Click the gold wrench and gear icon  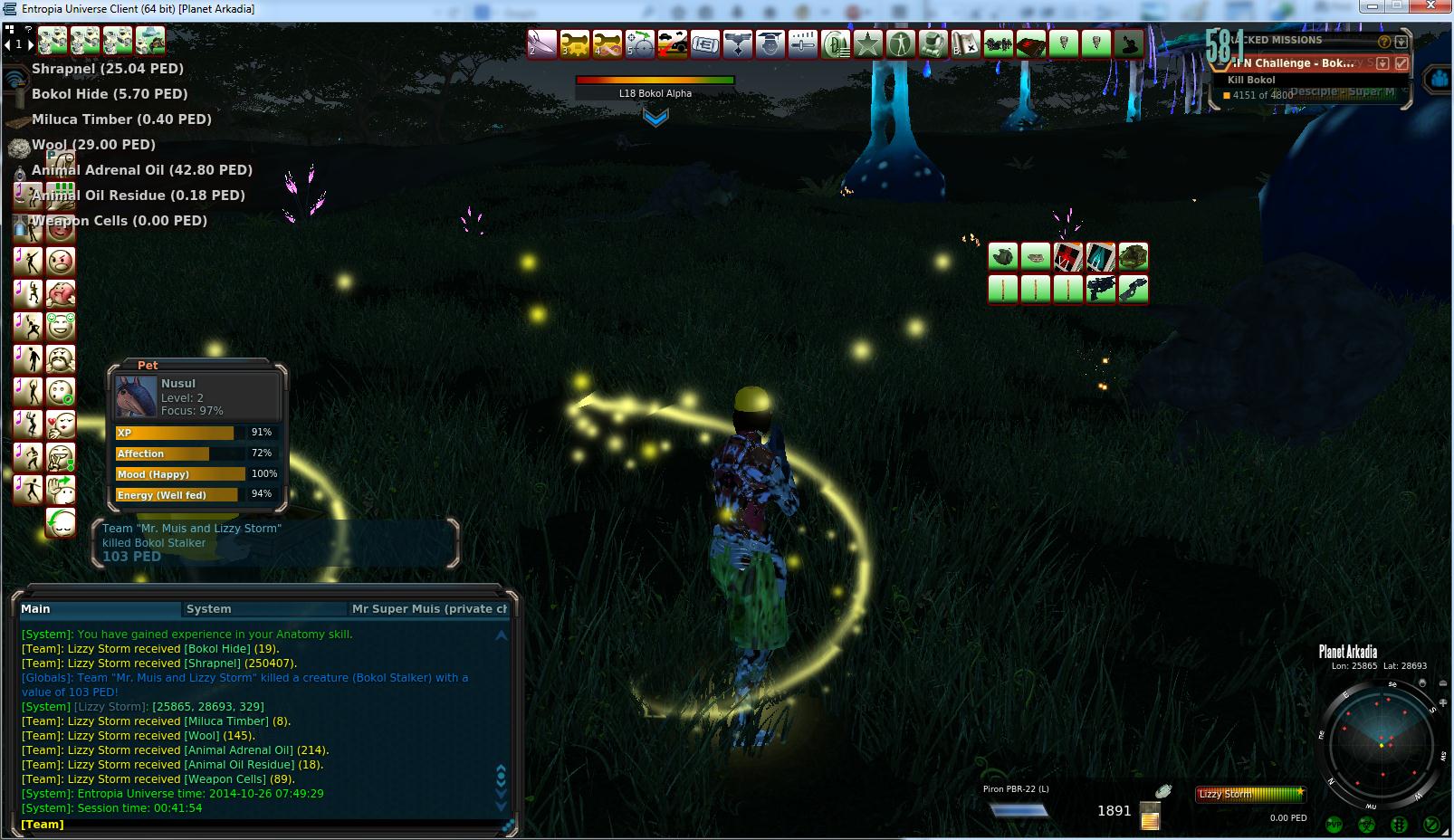575,43
